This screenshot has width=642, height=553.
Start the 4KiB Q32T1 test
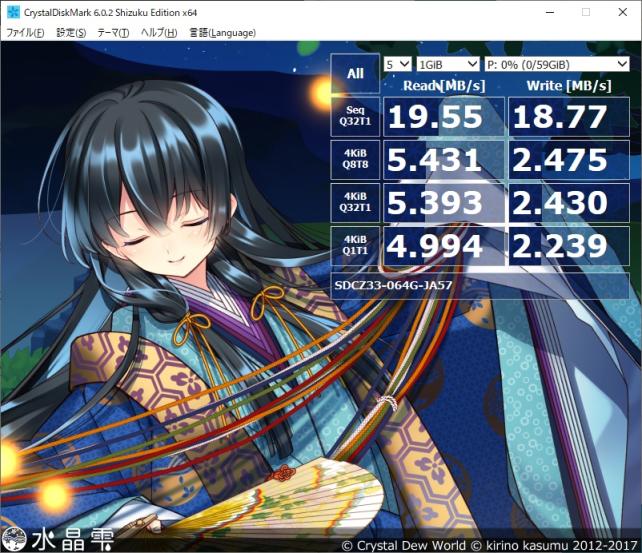355,203
